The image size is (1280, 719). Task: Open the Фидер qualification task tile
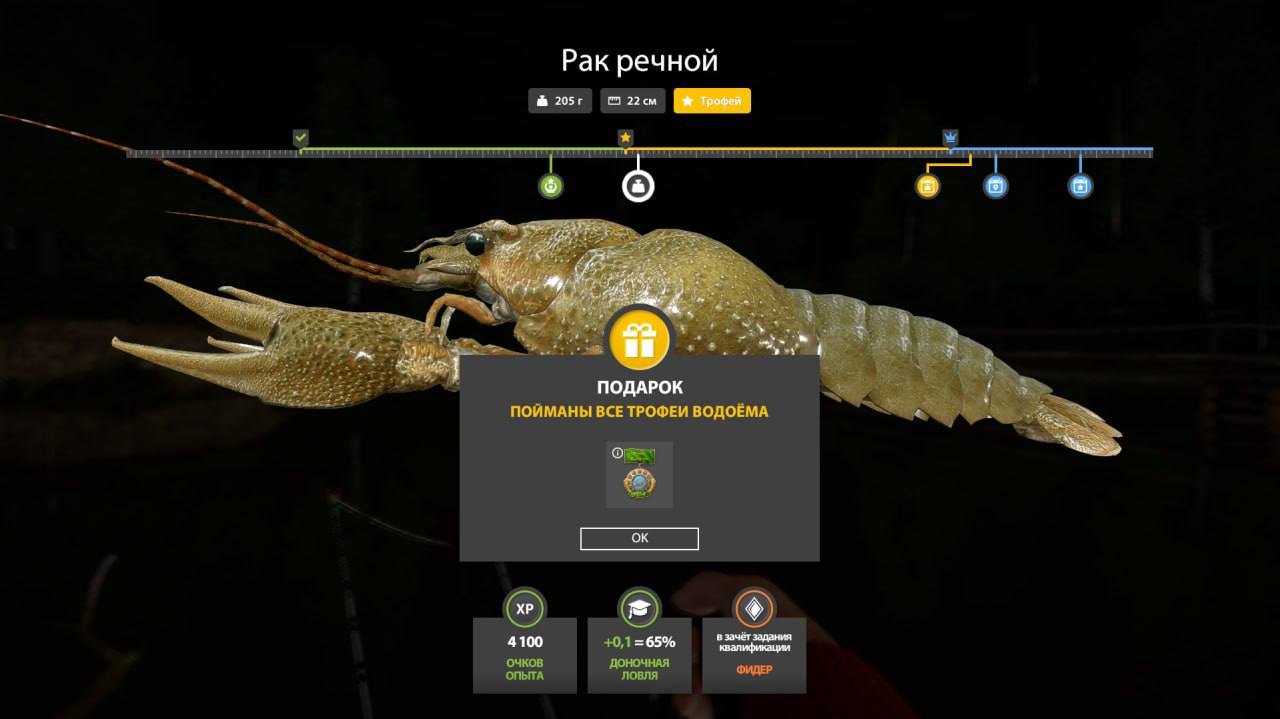[753, 642]
